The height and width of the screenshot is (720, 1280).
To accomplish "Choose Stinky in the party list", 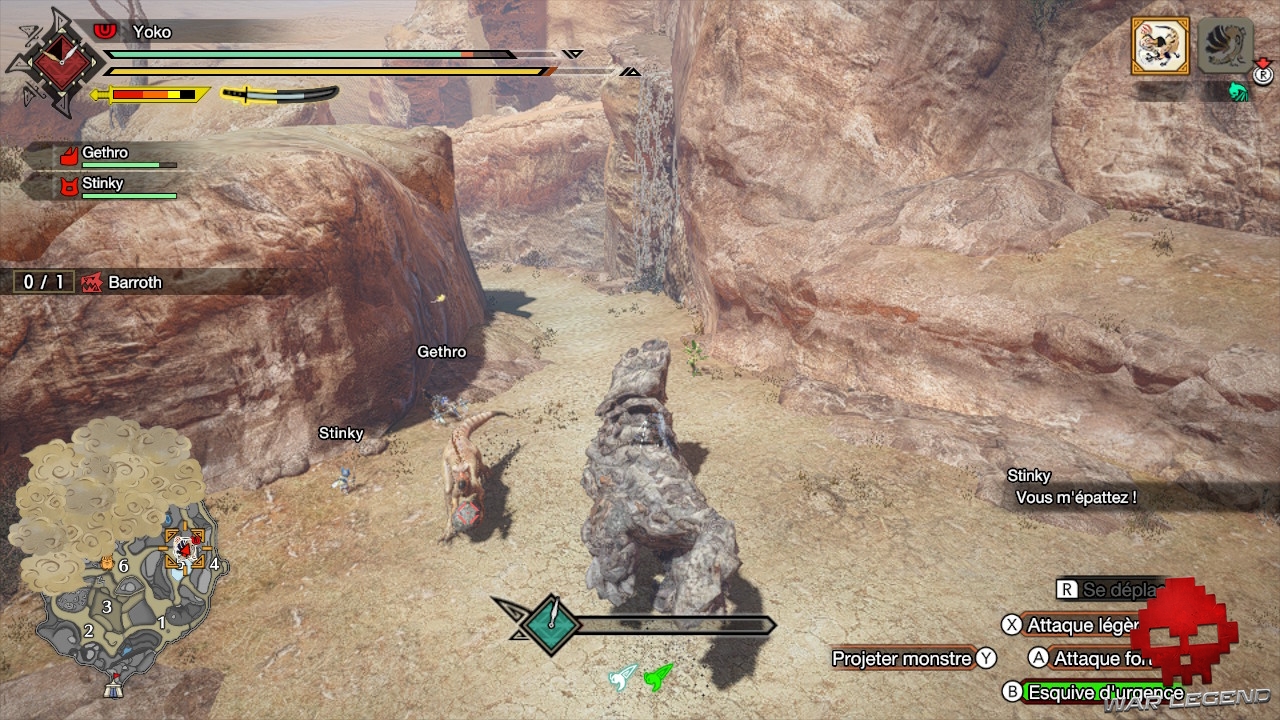I will (x=105, y=185).
